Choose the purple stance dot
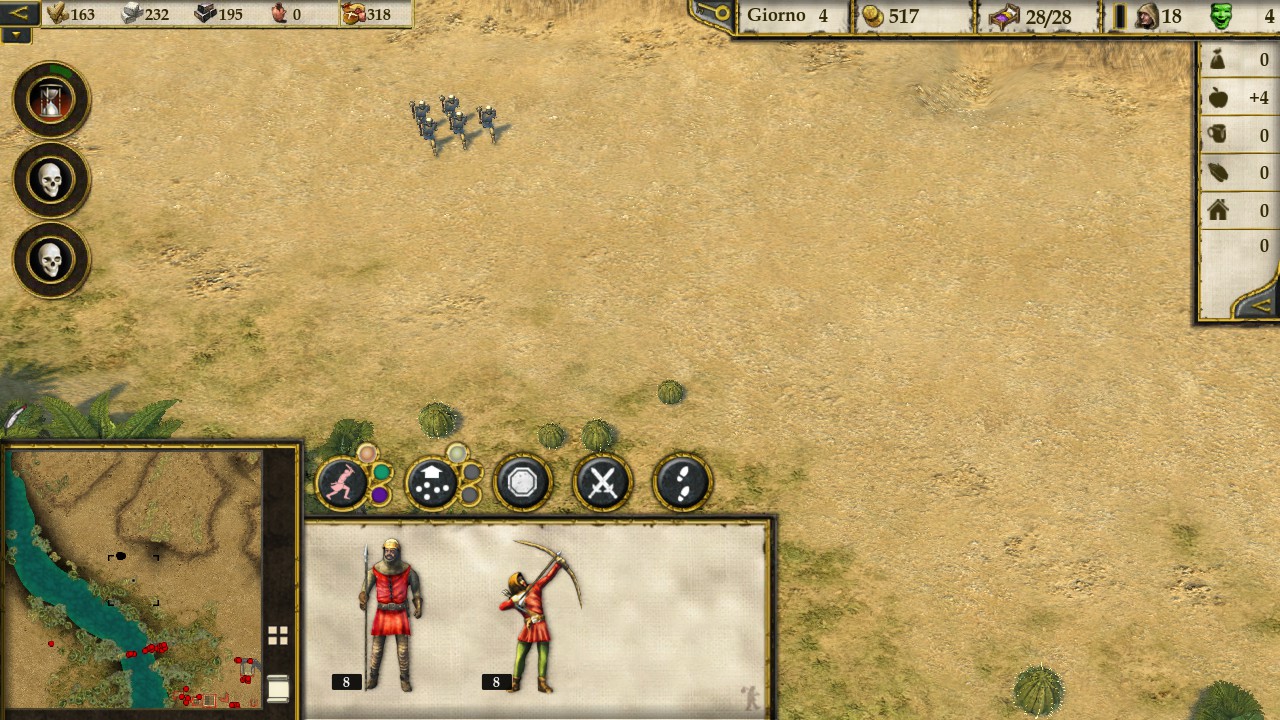Screen dimensions: 1280x720 (x=379, y=495)
